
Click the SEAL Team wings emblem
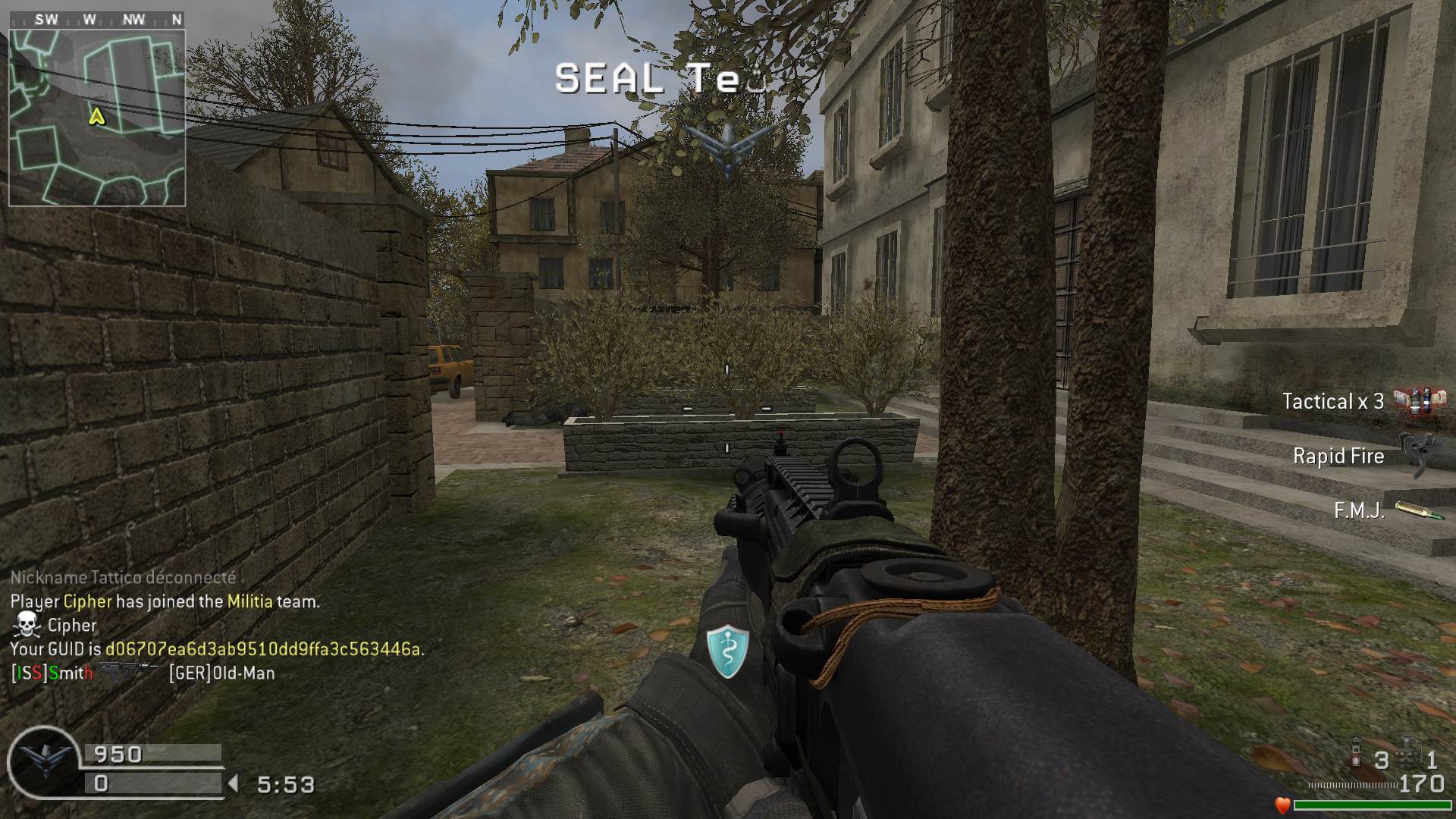(x=729, y=148)
